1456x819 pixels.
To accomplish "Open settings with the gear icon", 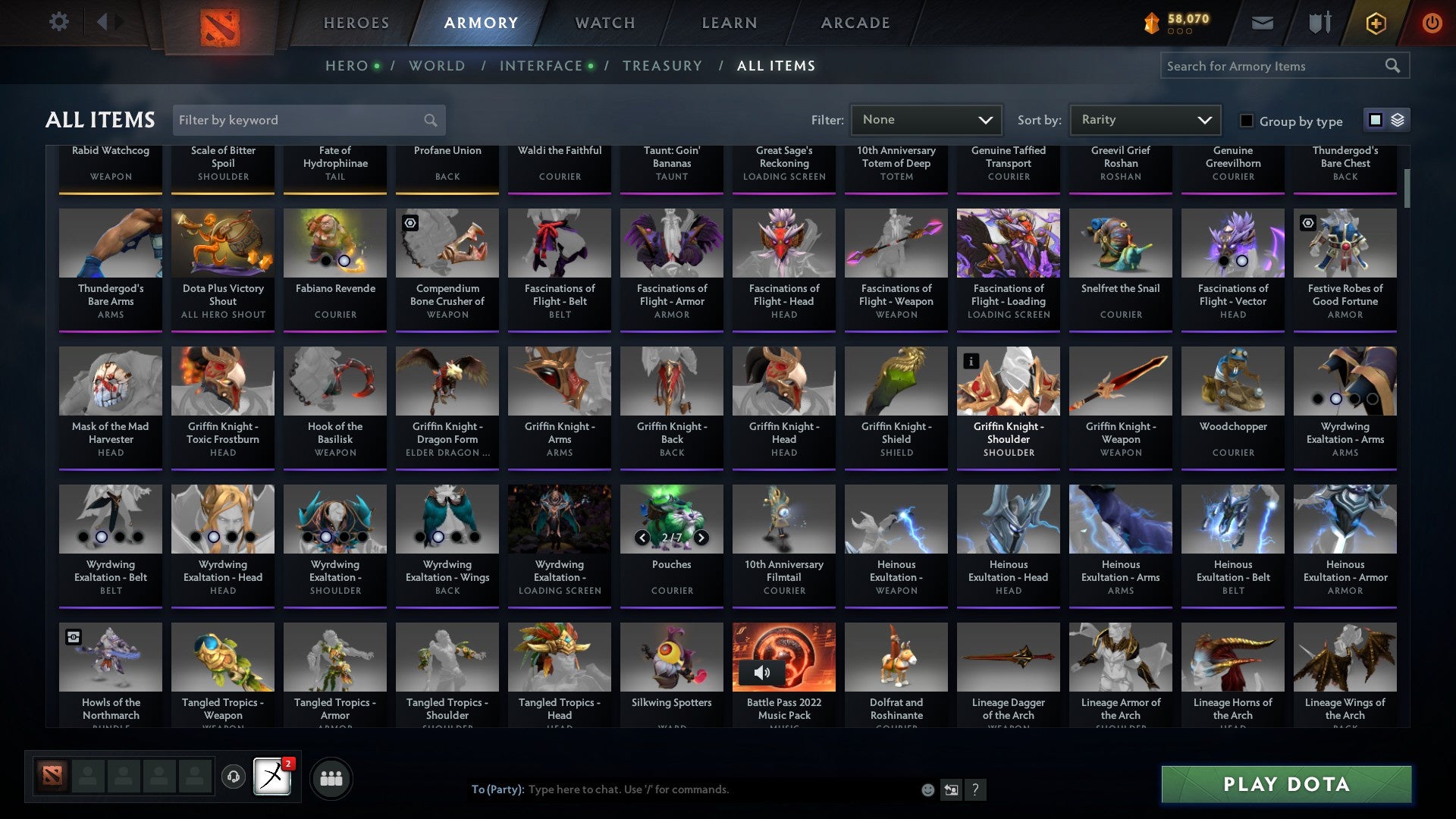I will tap(59, 22).
